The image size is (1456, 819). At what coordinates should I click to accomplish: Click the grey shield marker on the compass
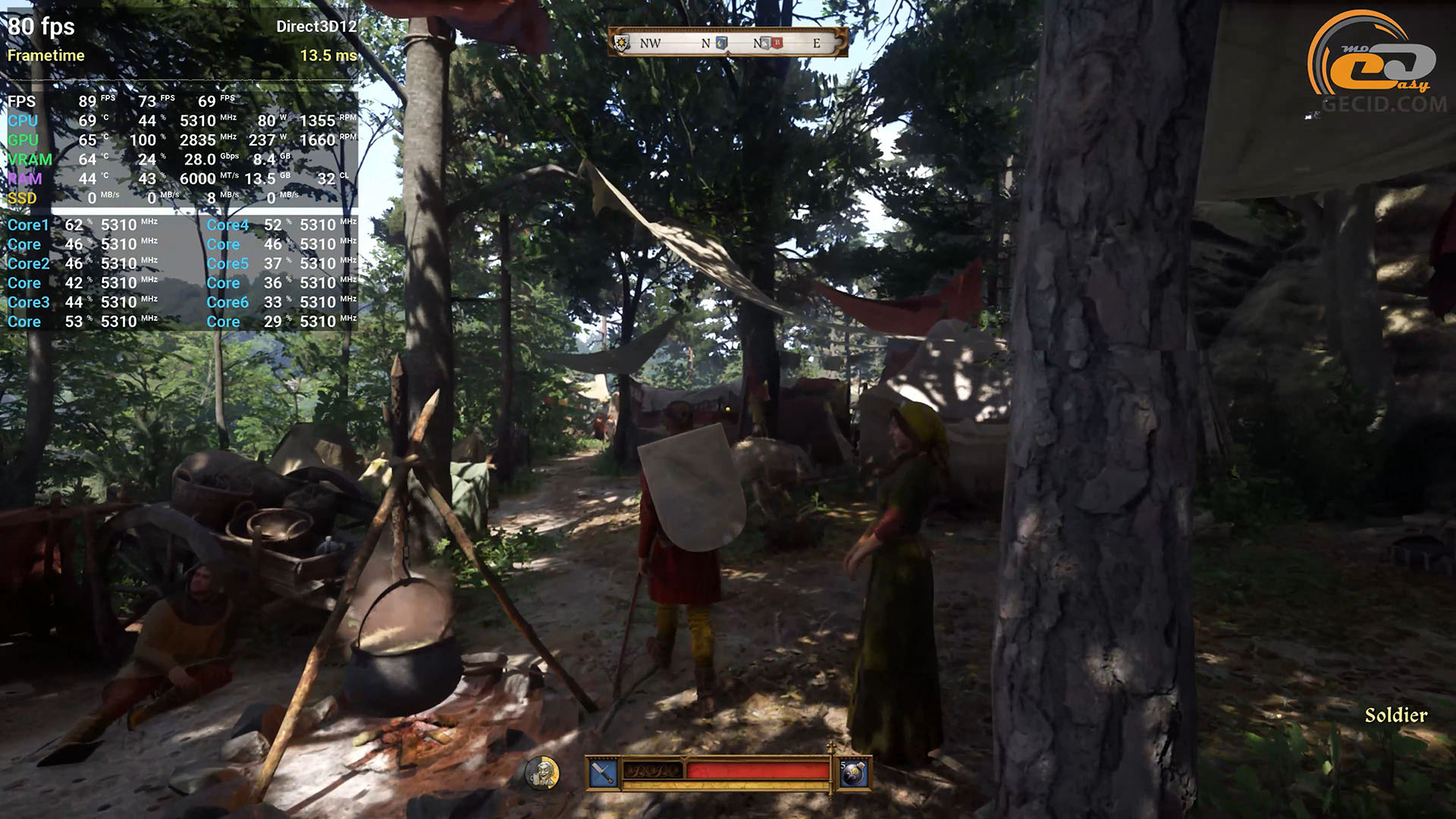click(766, 43)
